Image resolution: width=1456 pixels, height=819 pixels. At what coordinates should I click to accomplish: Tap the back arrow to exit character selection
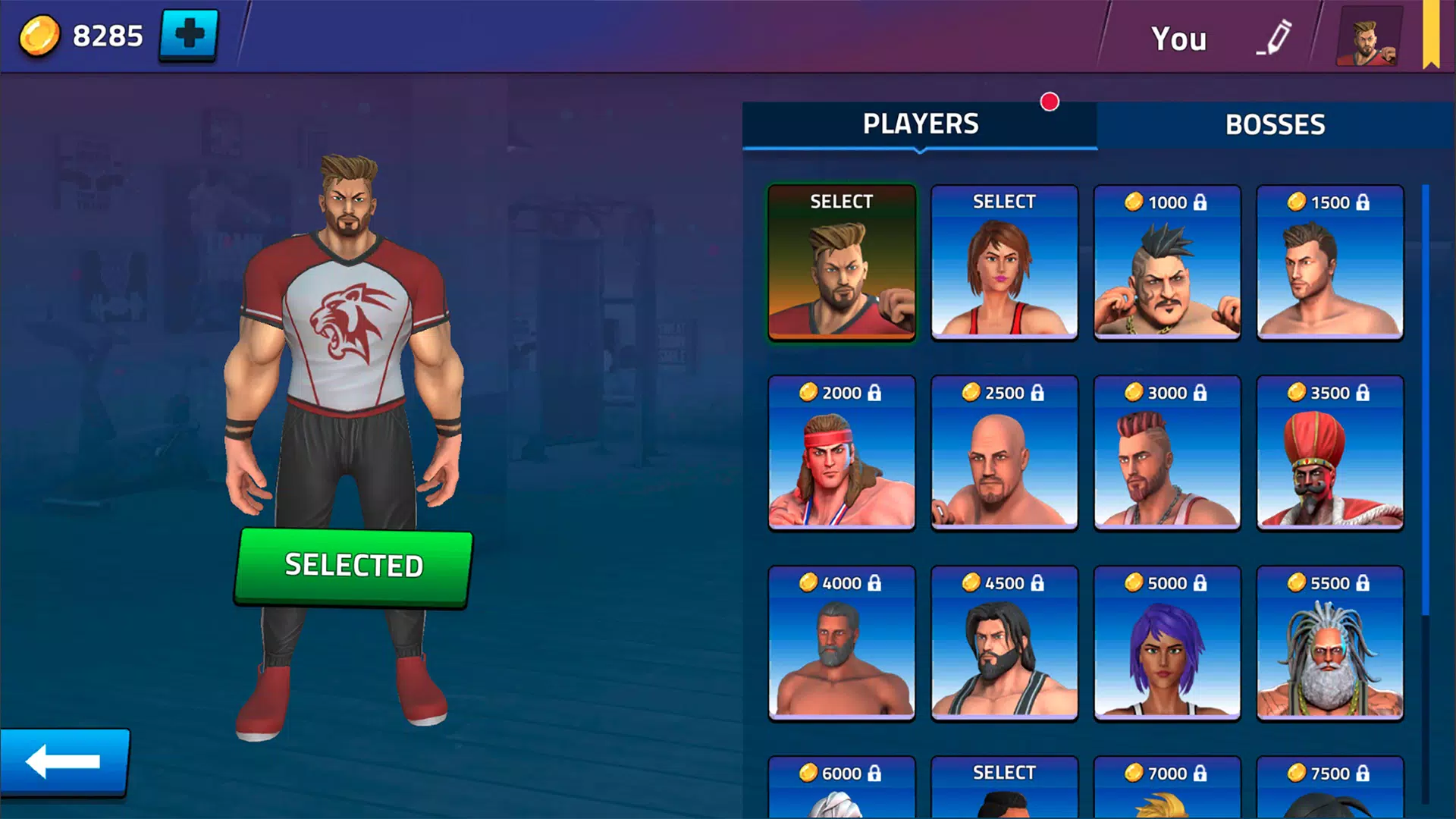point(67,762)
